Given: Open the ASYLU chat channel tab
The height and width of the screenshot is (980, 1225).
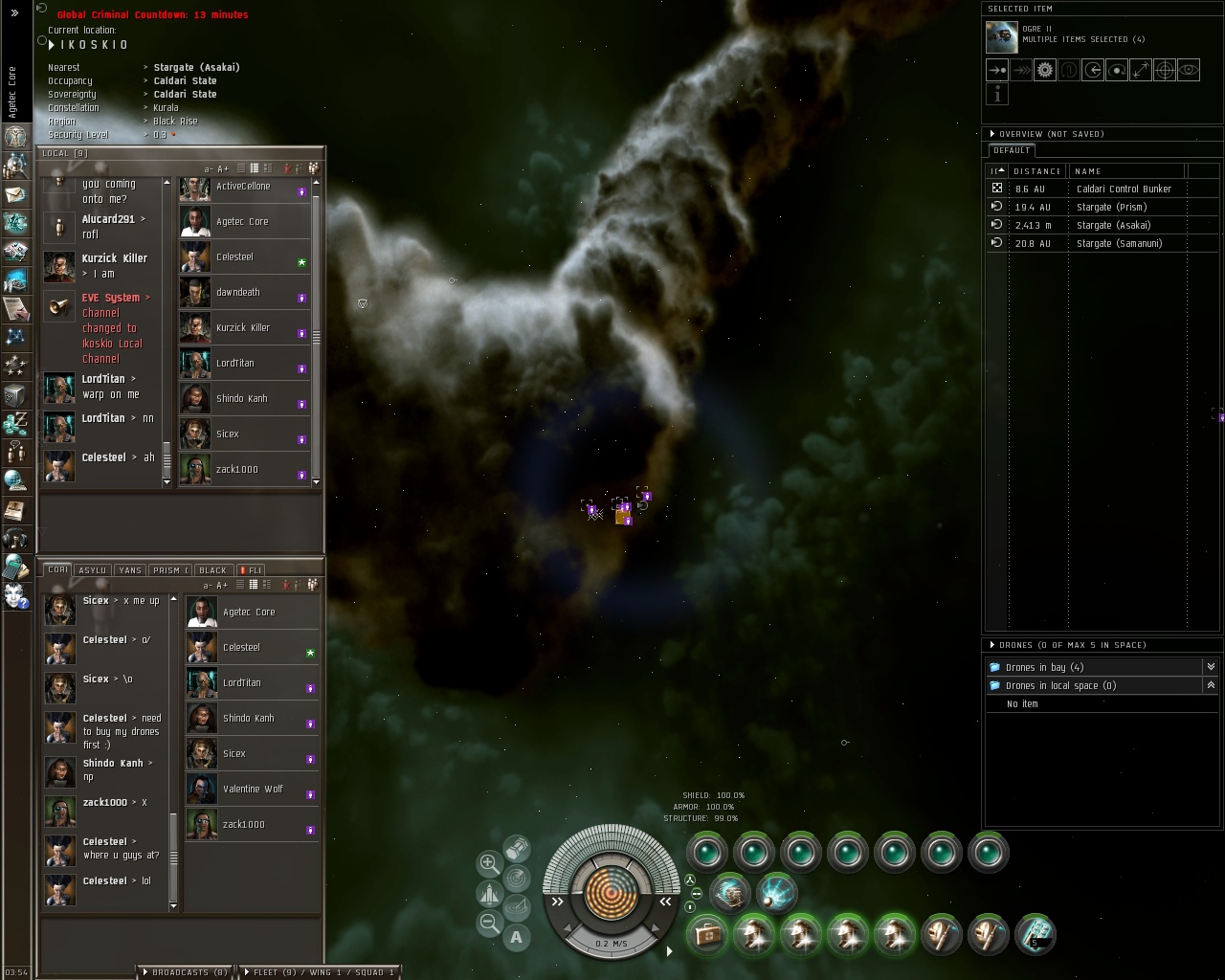Looking at the screenshot, I should coord(92,570).
